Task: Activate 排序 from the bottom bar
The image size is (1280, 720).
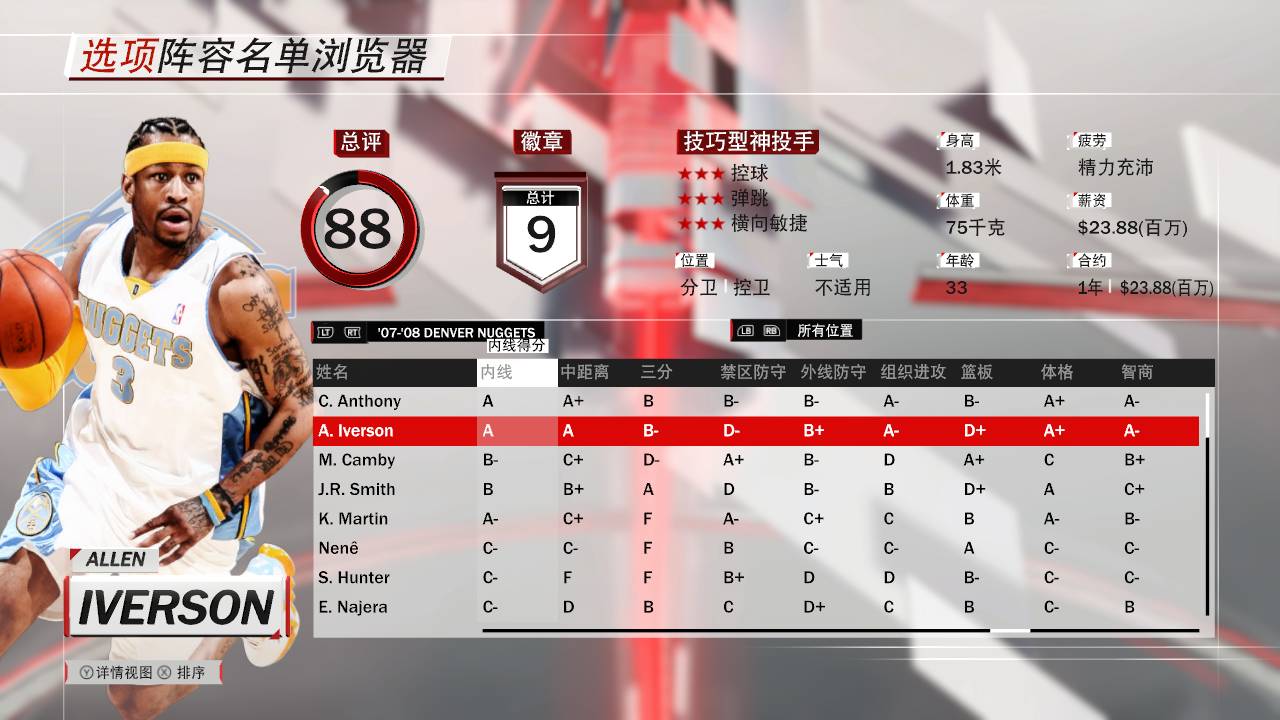Action: (190, 672)
